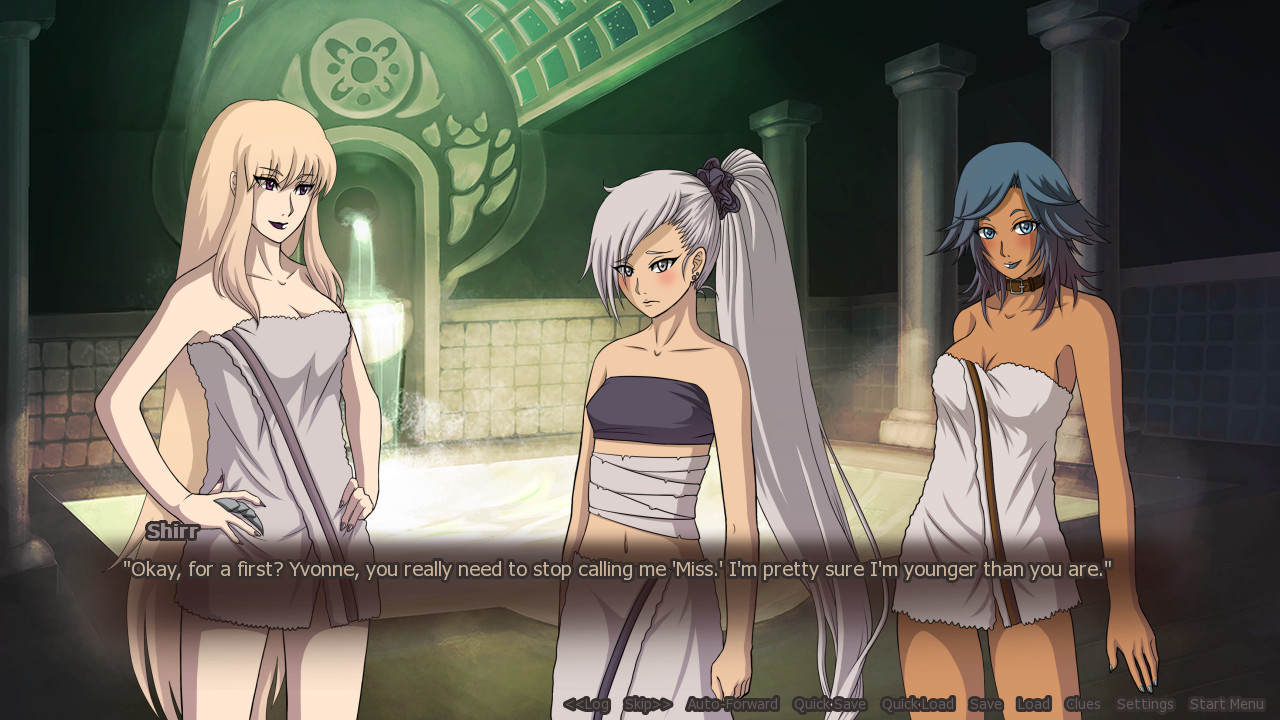View the collected Clues
Viewport: 1280px width, 720px height.
(x=1083, y=703)
